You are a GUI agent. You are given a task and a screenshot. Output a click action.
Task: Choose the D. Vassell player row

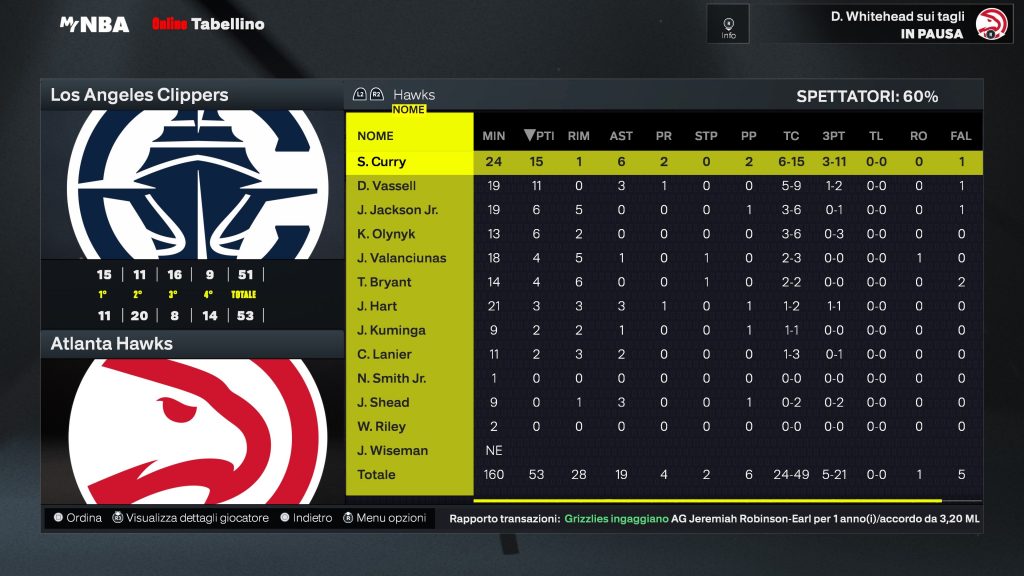click(387, 186)
